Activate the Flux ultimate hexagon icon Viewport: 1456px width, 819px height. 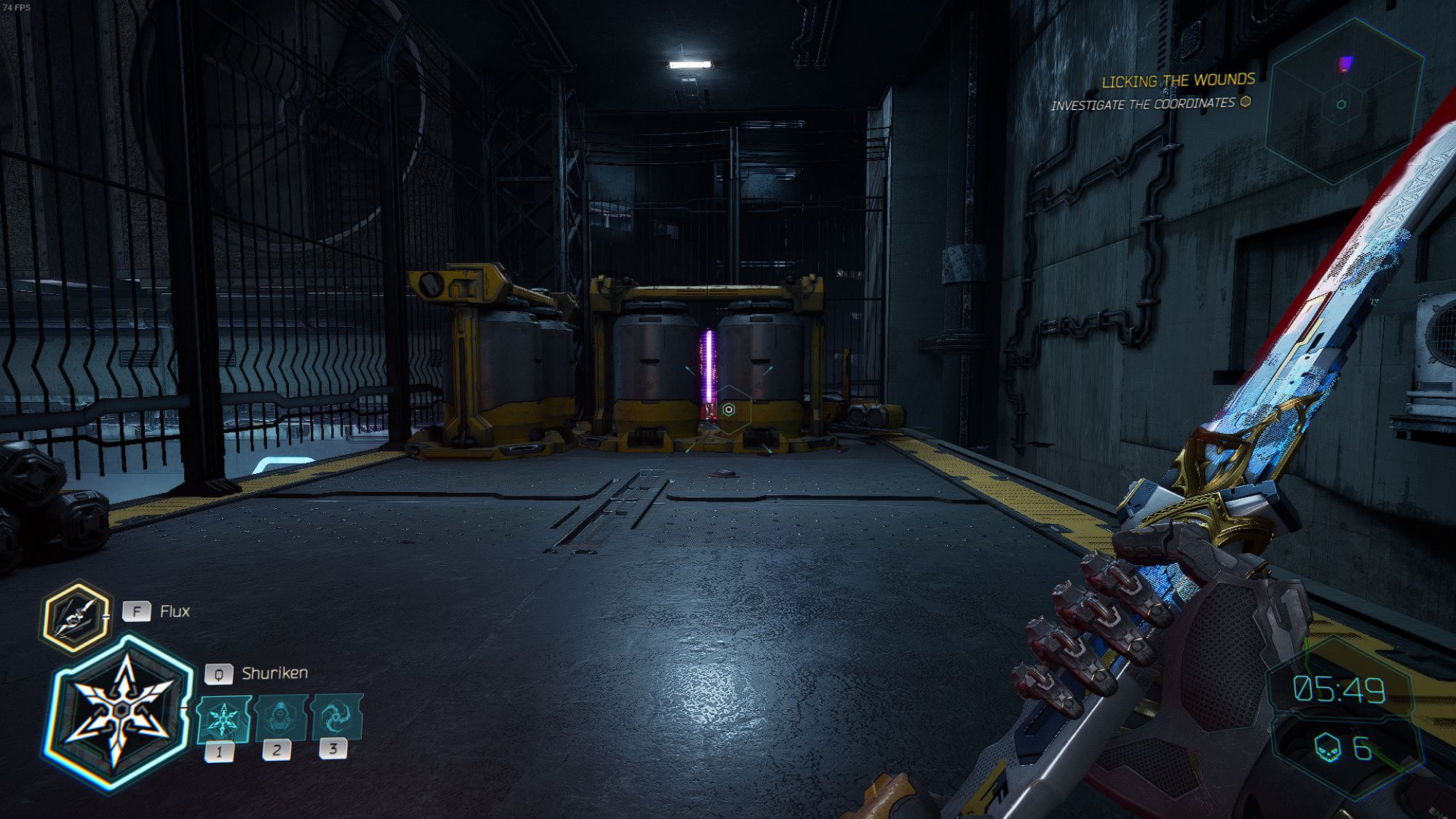[76, 616]
